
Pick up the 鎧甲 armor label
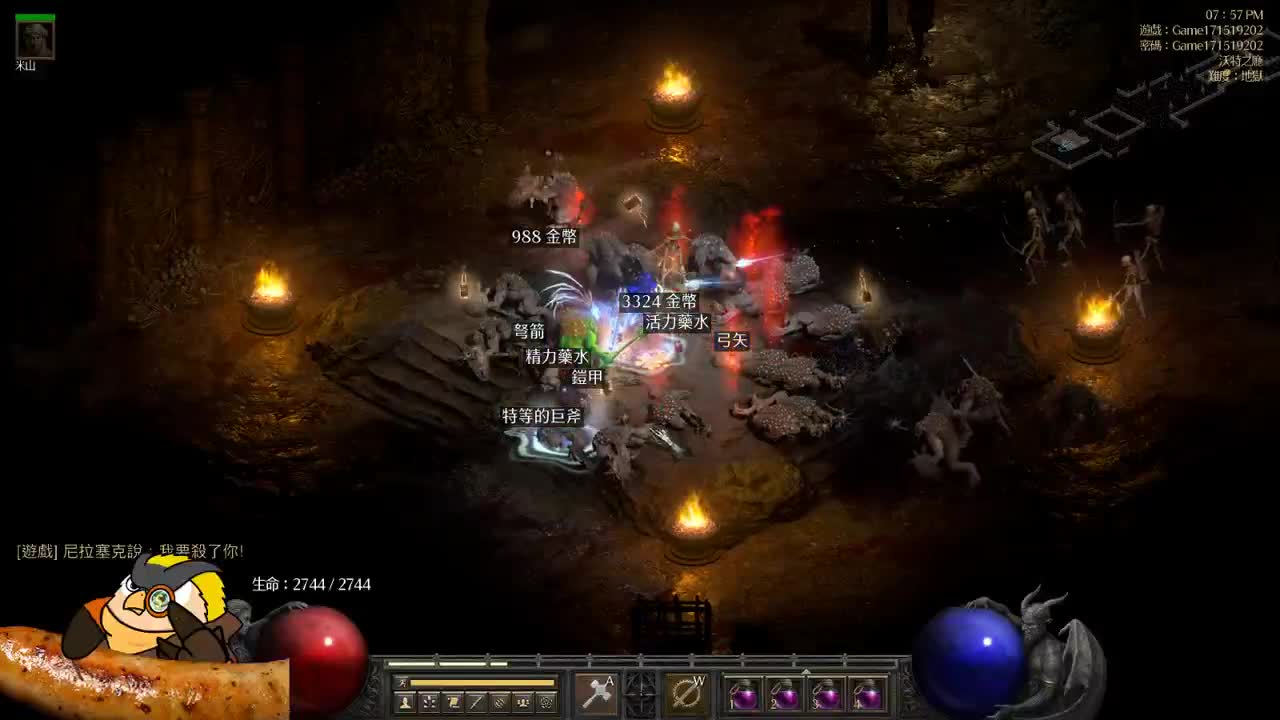click(x=587, y=377)
